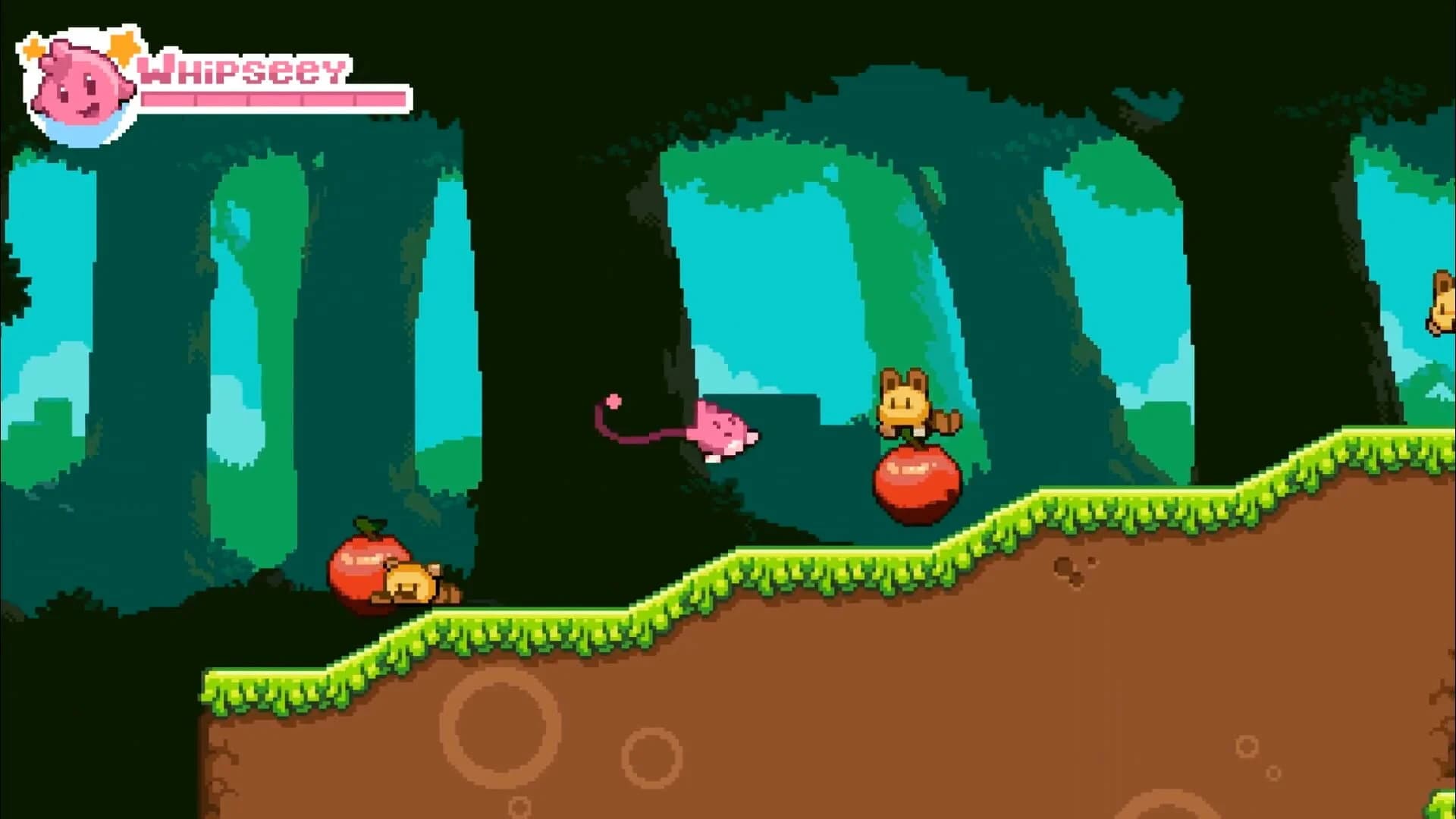Click the pink health bar under the name
This screenshot has width=1456, height=819.
269,99
